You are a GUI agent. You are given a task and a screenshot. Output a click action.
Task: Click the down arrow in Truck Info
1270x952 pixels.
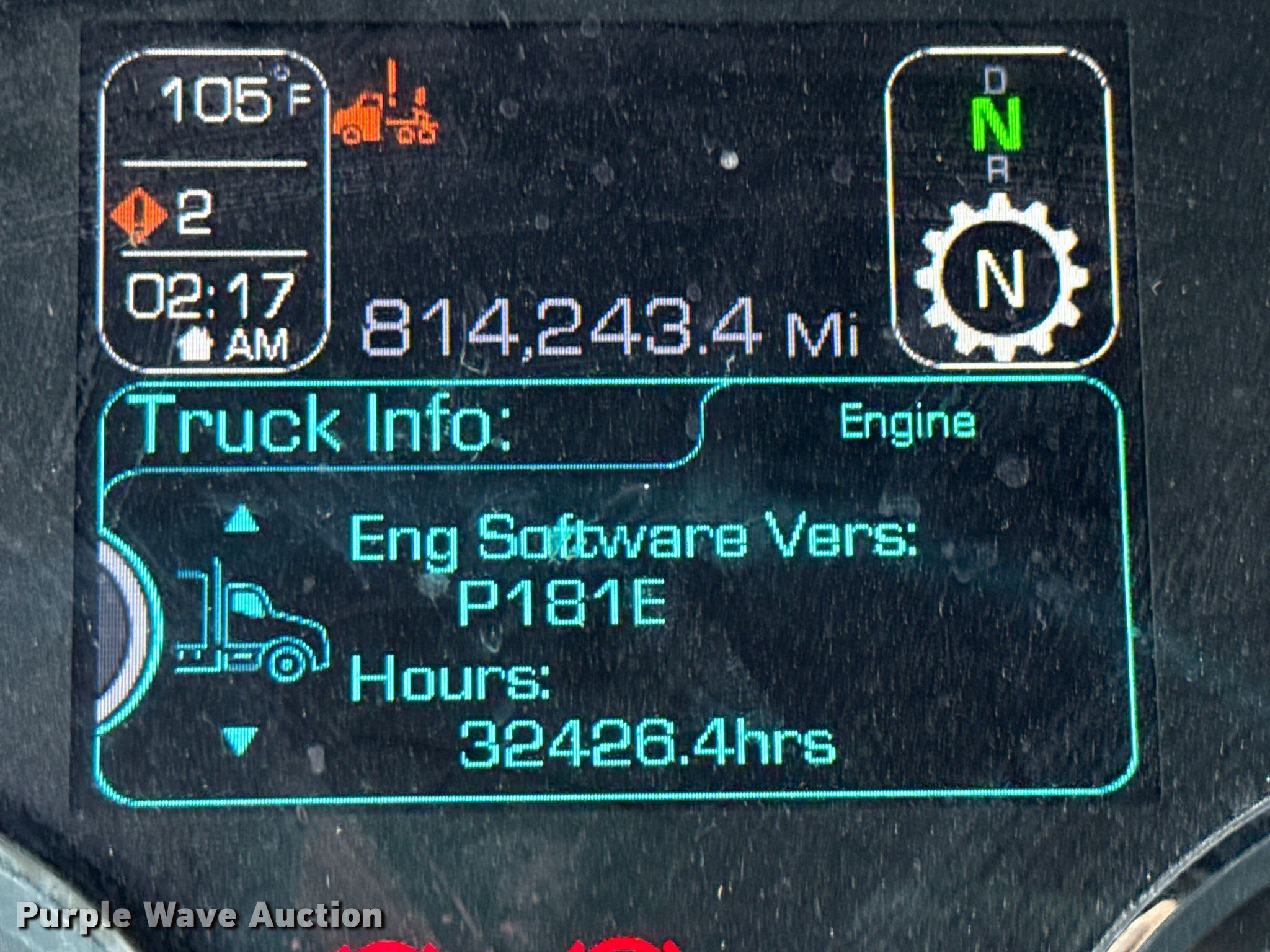[240, 740]
